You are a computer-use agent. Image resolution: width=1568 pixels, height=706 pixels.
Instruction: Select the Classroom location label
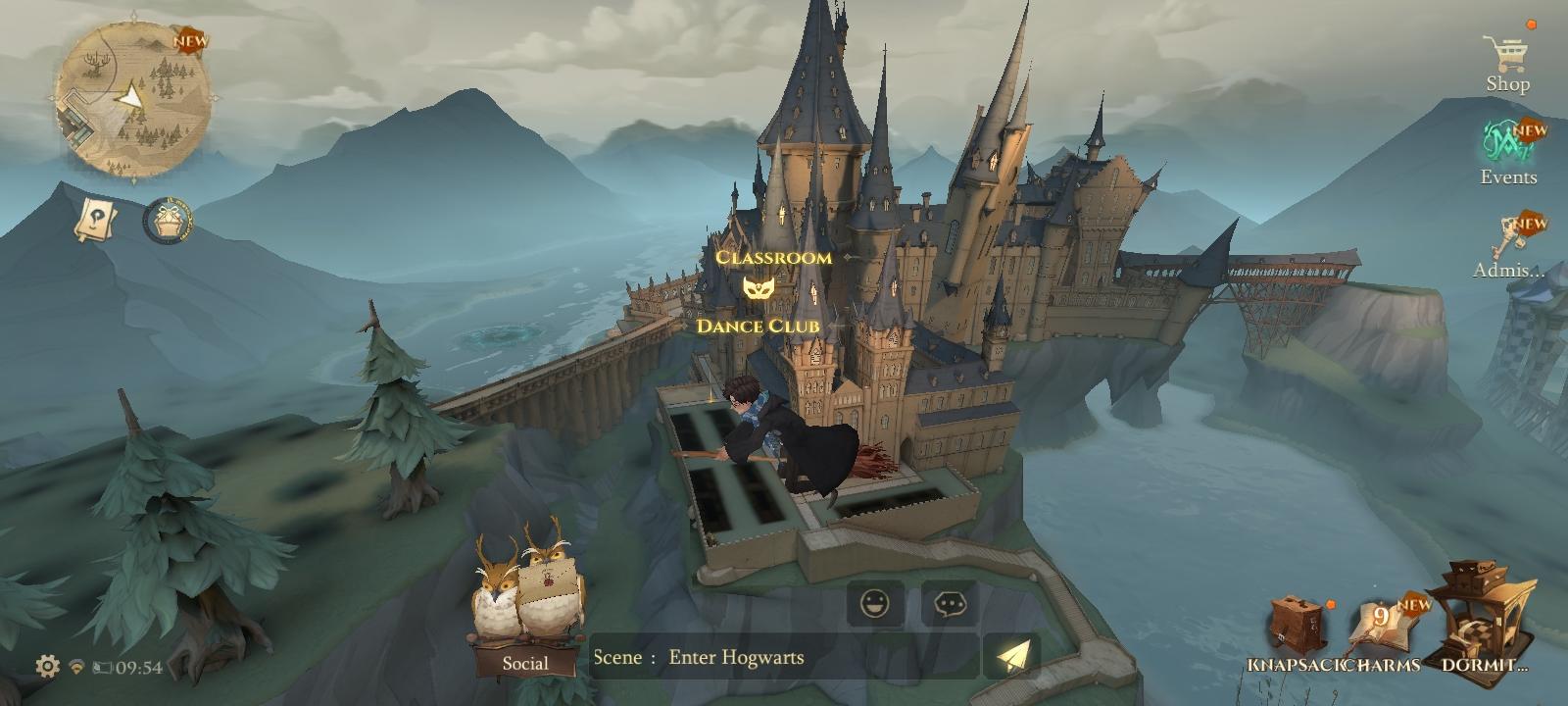pyautogui.click(x=773, y=258)
